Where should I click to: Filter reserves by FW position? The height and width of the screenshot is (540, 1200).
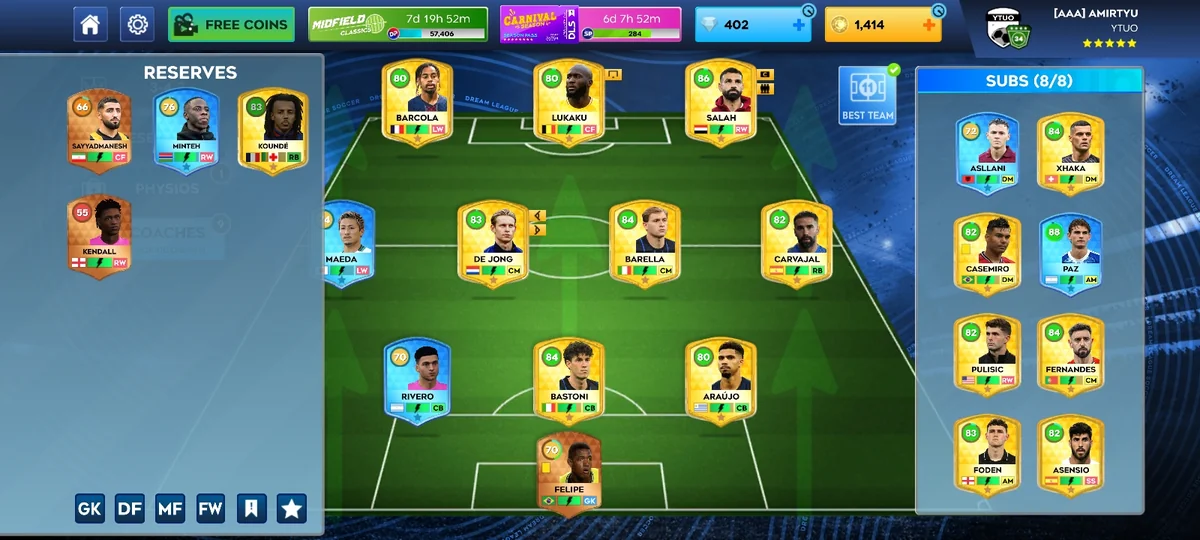(x=210, y=508)
